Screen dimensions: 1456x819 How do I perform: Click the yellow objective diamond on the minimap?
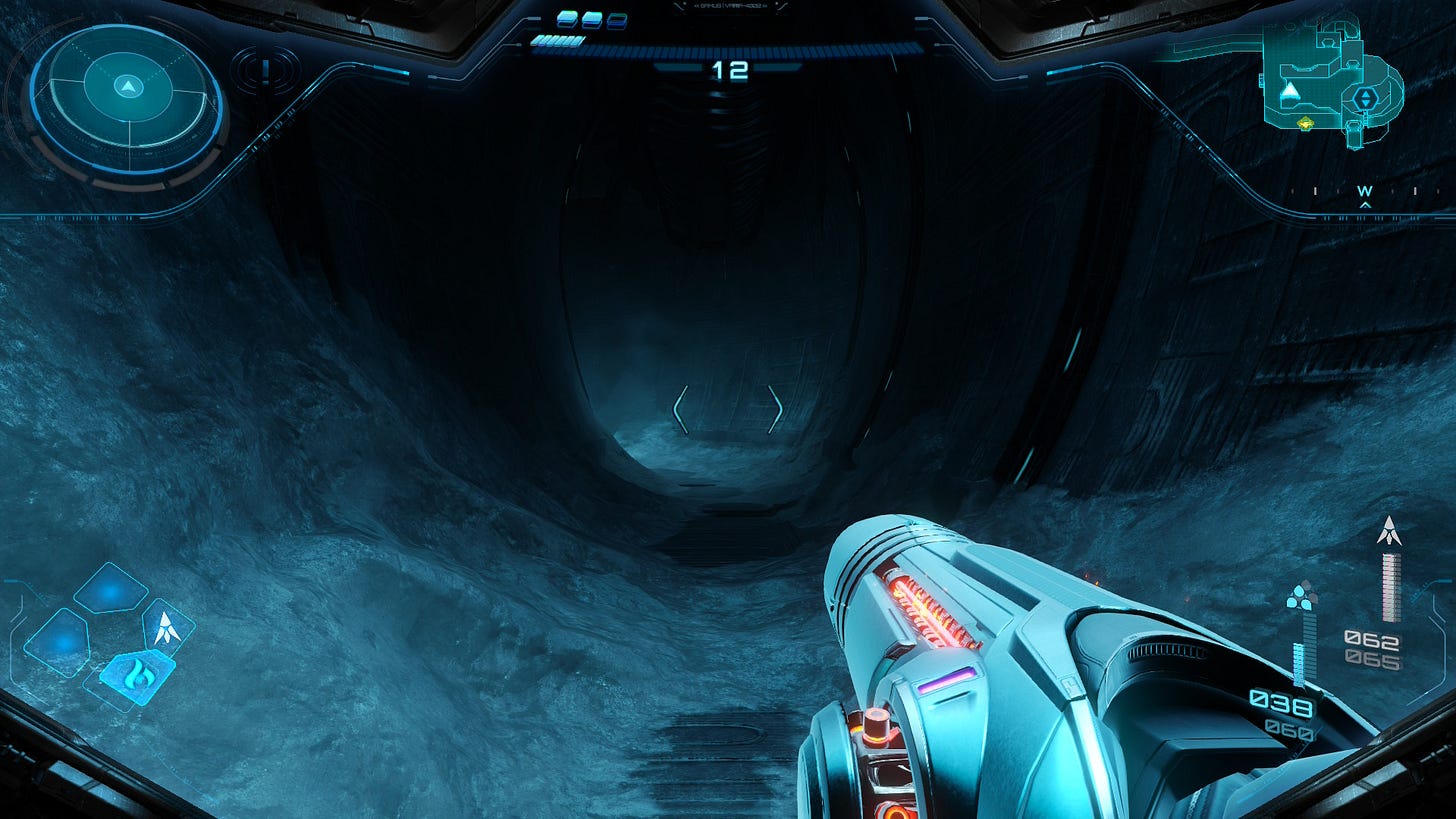[x=1306, y=124]
